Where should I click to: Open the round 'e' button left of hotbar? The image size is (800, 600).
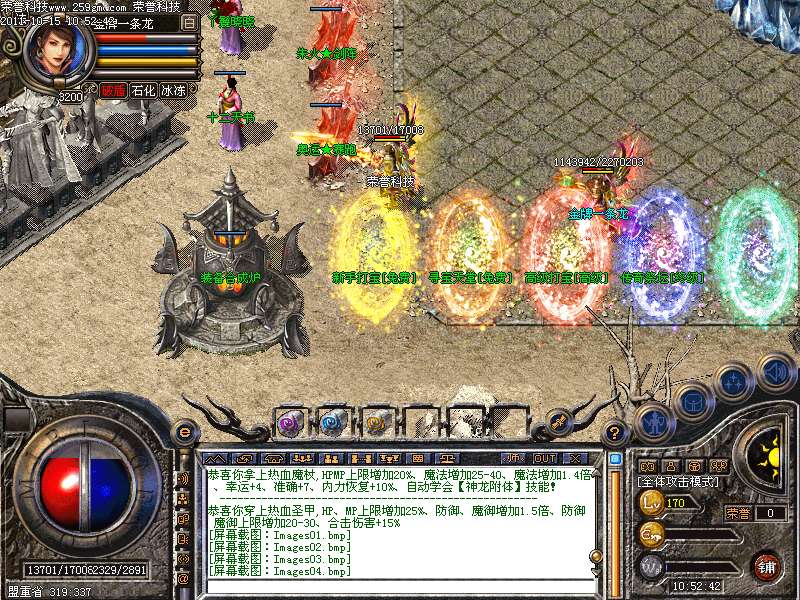click(x=184, y=431)
